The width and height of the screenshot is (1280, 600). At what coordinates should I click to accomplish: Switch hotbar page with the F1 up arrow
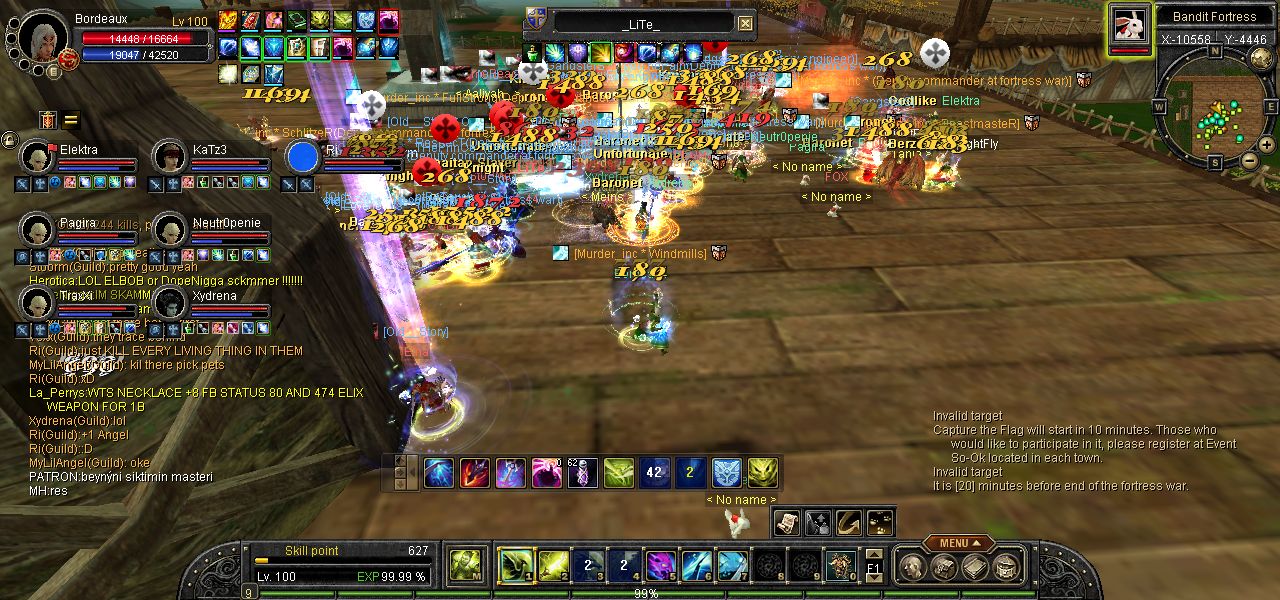[874, 554]
